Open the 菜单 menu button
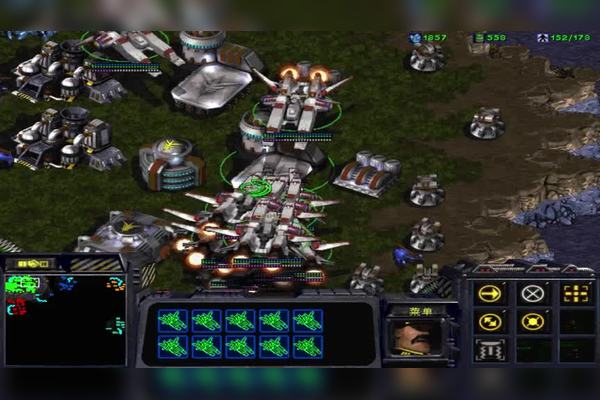Image resolution: width=600 pixels, height=400 pixels. coord(411,310)
